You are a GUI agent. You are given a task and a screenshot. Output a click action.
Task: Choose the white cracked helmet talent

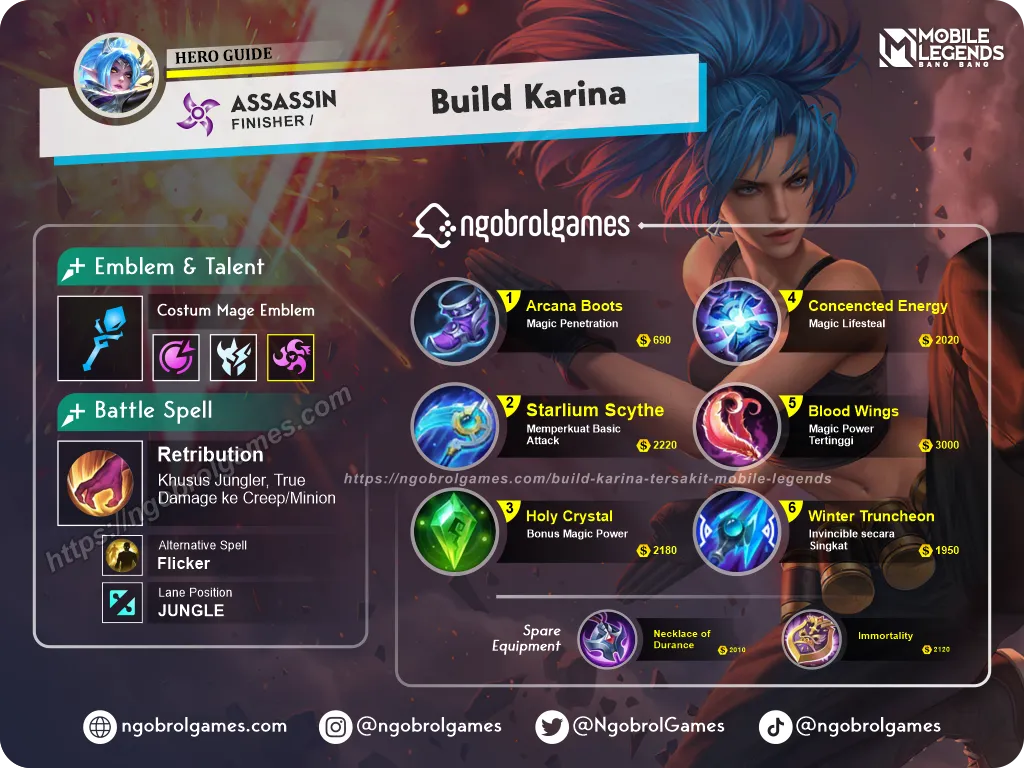point(233,357)
